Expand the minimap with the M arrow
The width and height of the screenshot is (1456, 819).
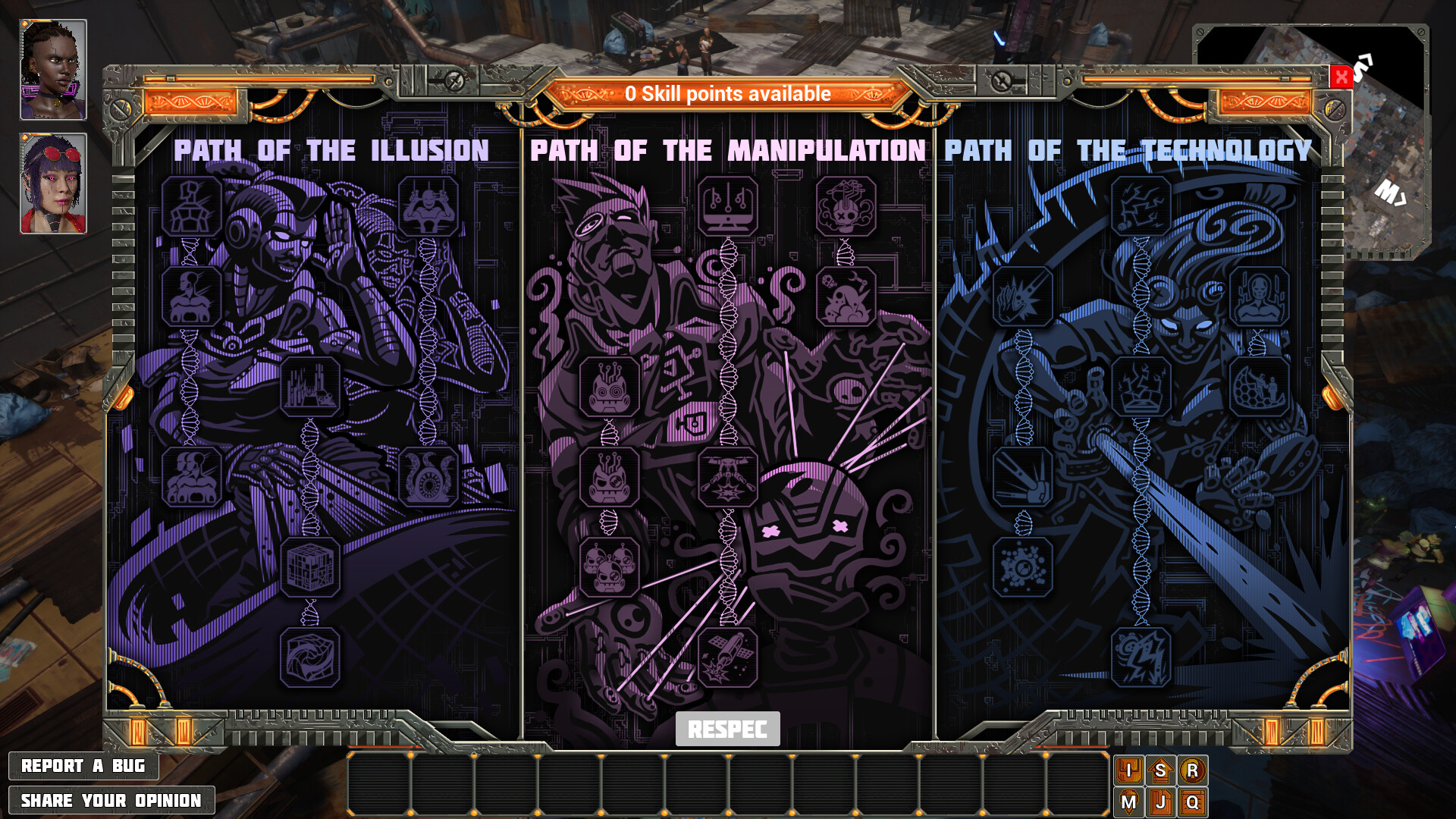click(1392, 193)
